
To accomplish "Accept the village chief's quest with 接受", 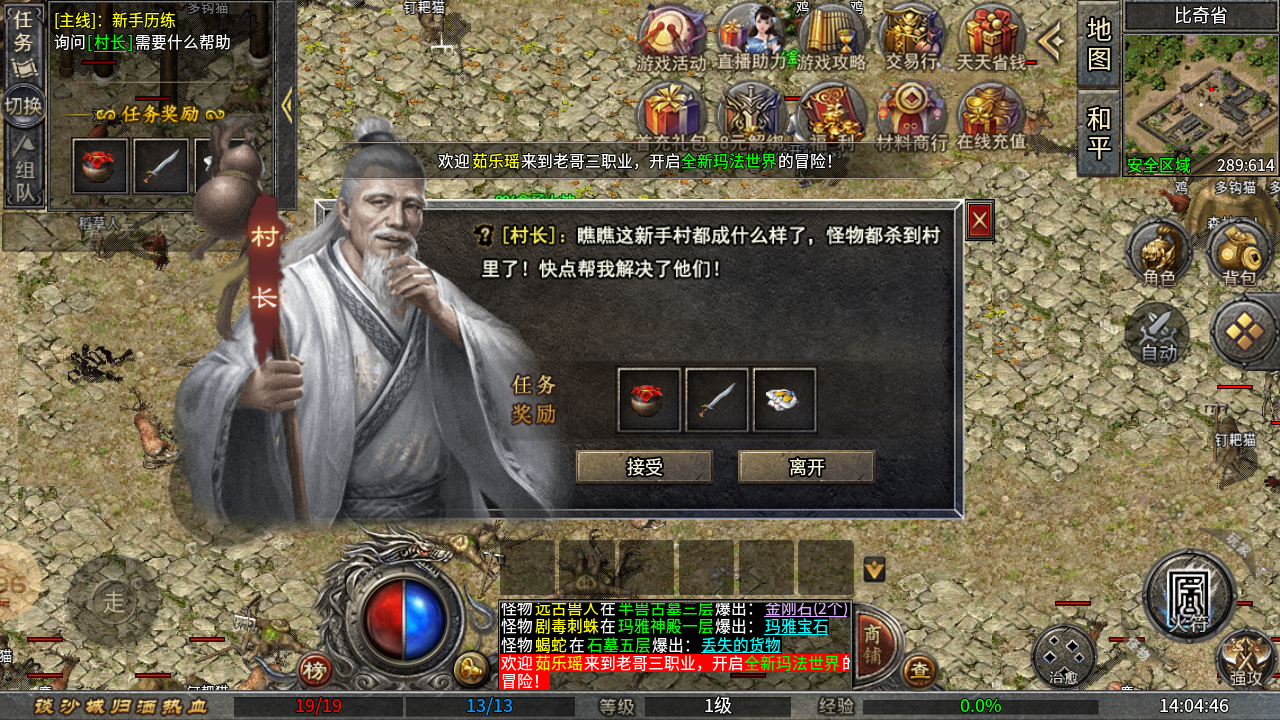I will [x=643, y=467].
